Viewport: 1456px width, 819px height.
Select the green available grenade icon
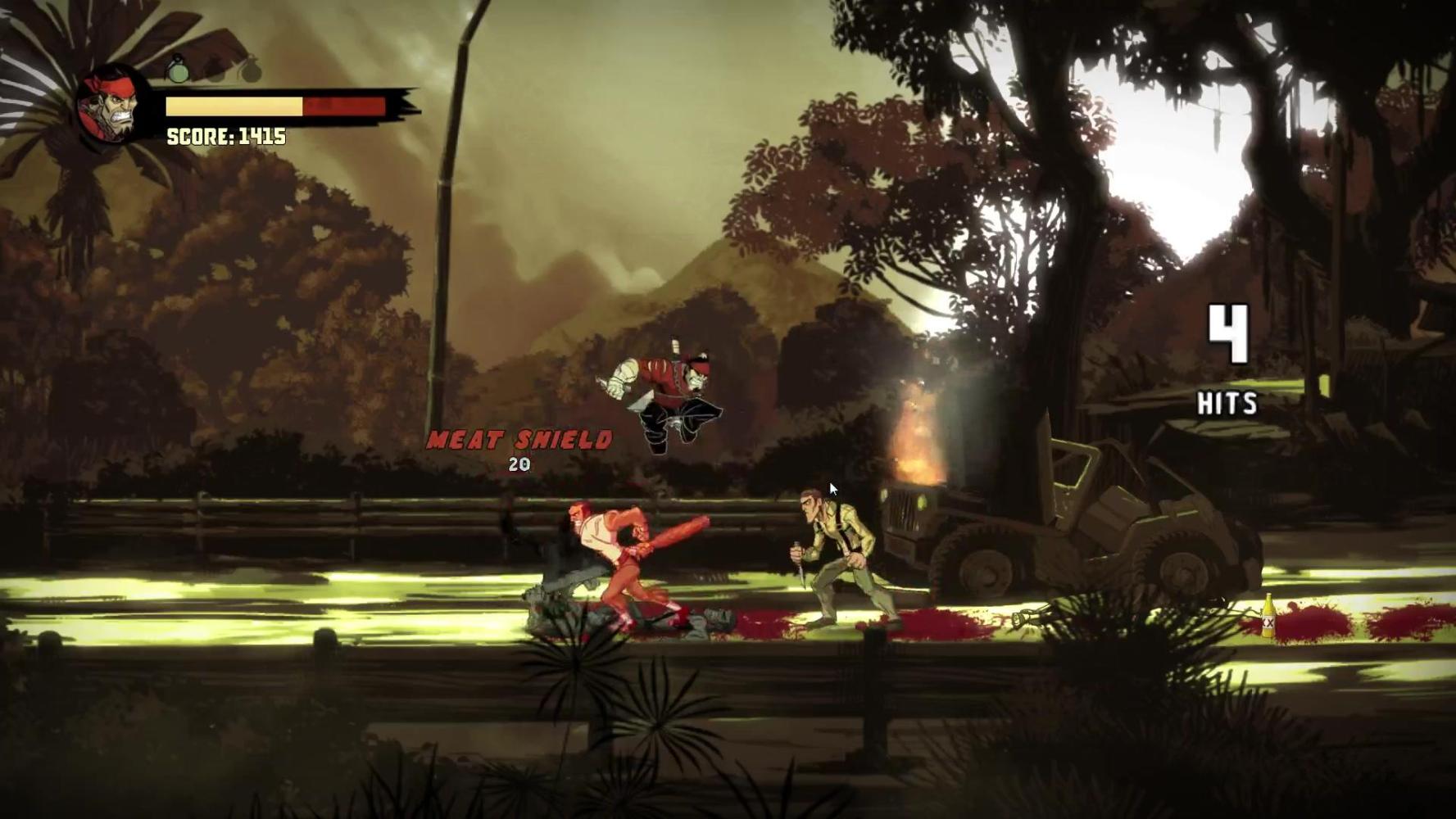point(178,70)
